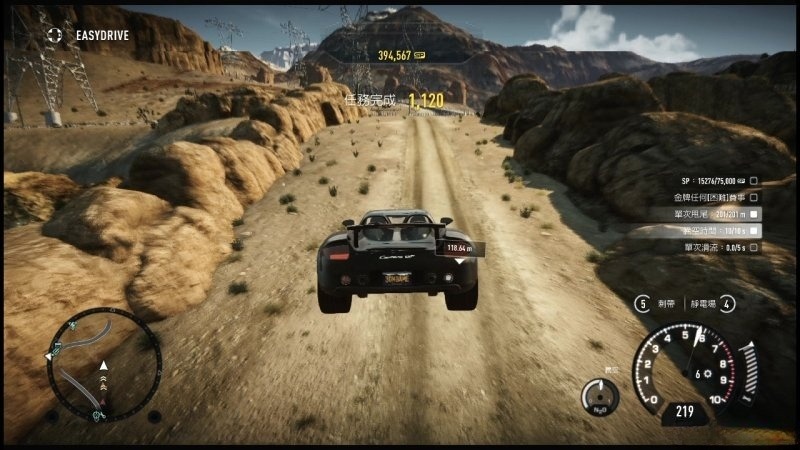The width and height of the screenshot is (800, 450).
Task: Open the EasyDrive menu icon
Action: click(x=55, y=34)
